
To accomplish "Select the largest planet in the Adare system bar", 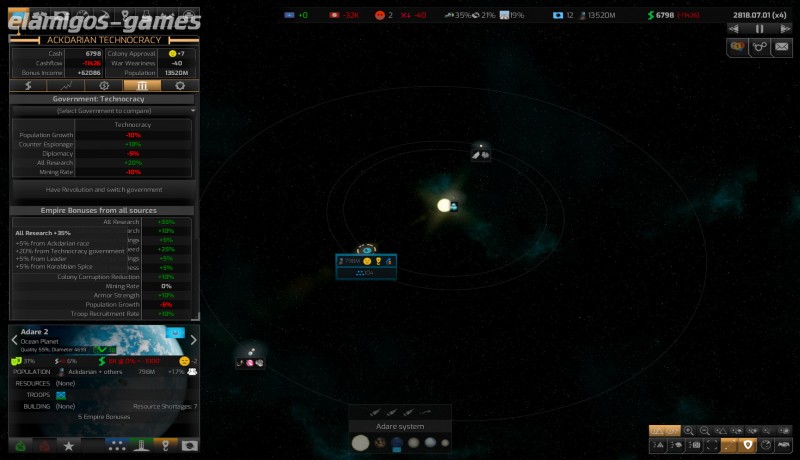I will (360, 442).
